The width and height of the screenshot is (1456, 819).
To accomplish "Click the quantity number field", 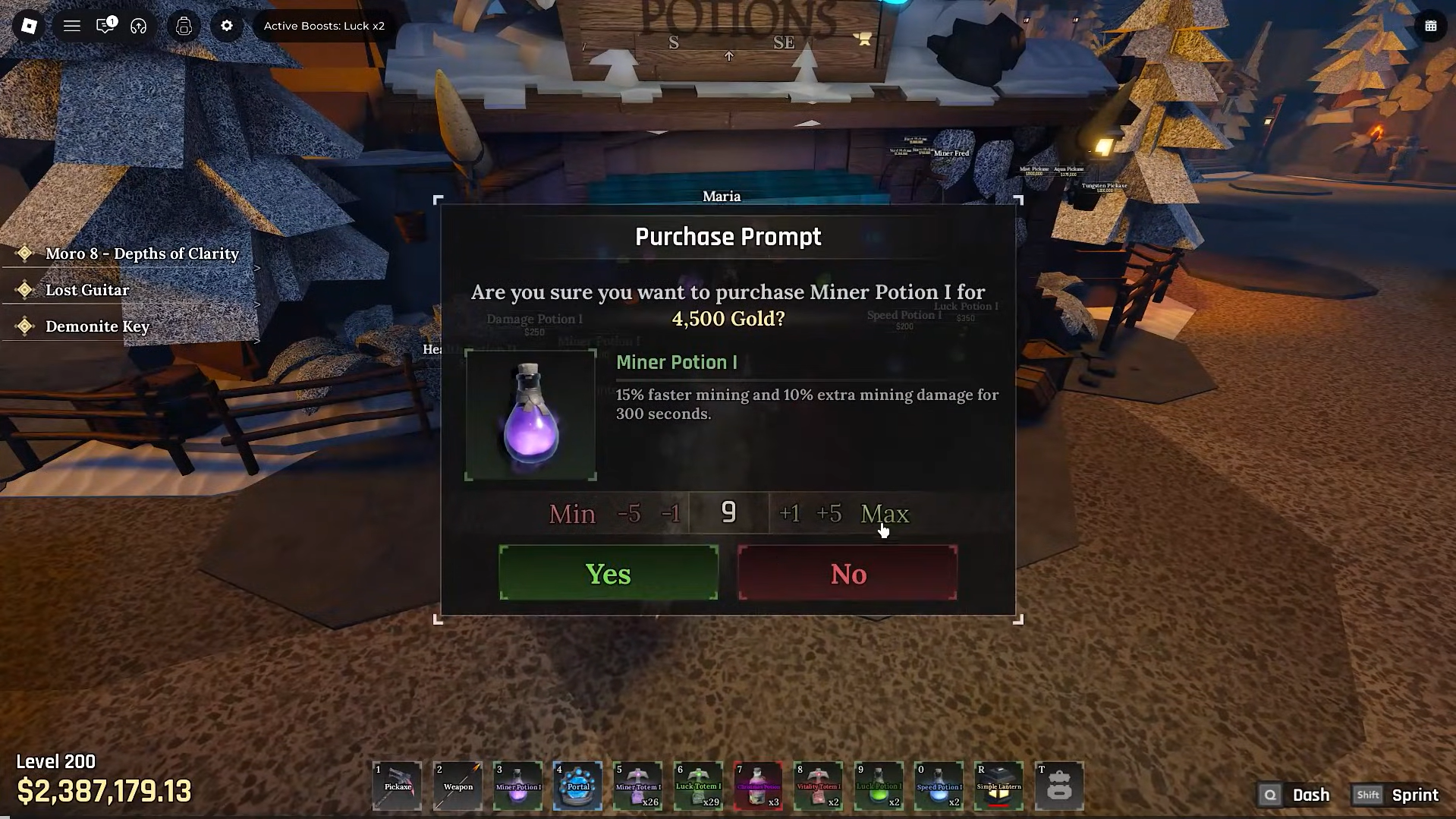I will click(x=728, y=513).
